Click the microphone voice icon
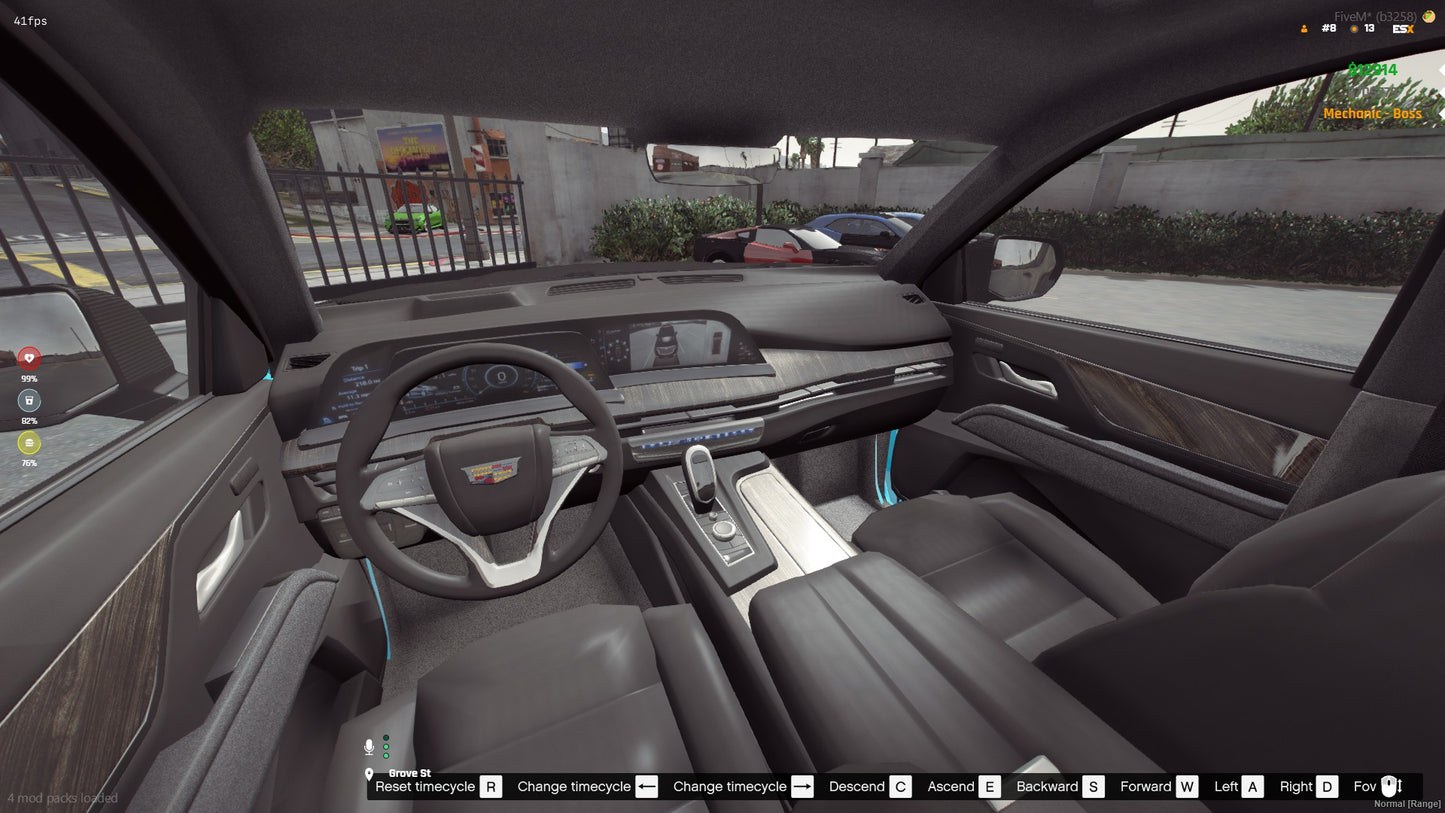Screen dimensions: 1445x813 point(368,744)
